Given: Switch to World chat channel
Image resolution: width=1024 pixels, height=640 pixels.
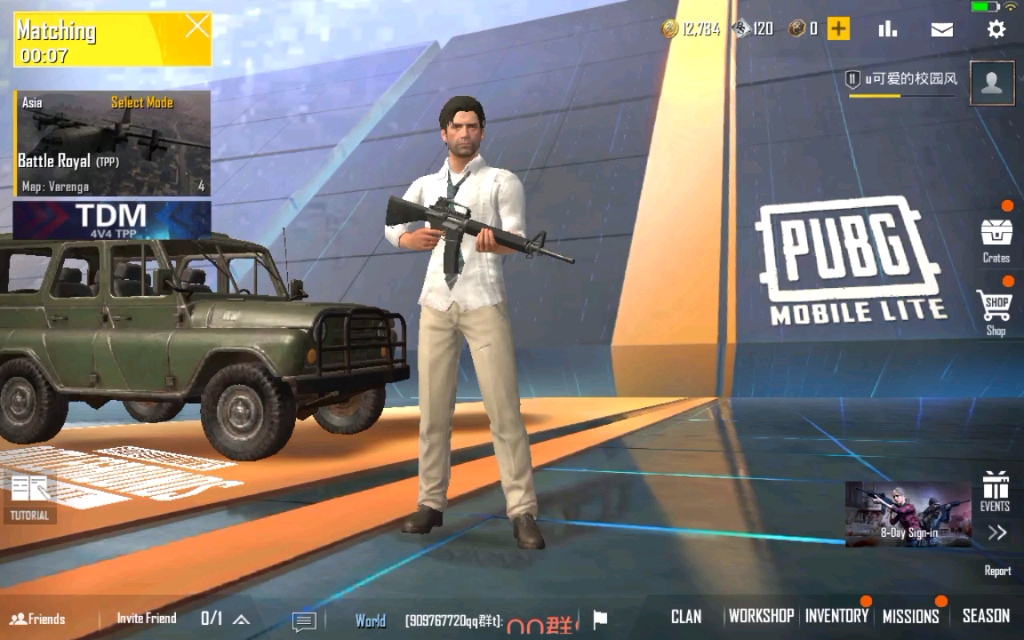Looking at the screenshot, I should pyautogui.click(x=370, y=620).
